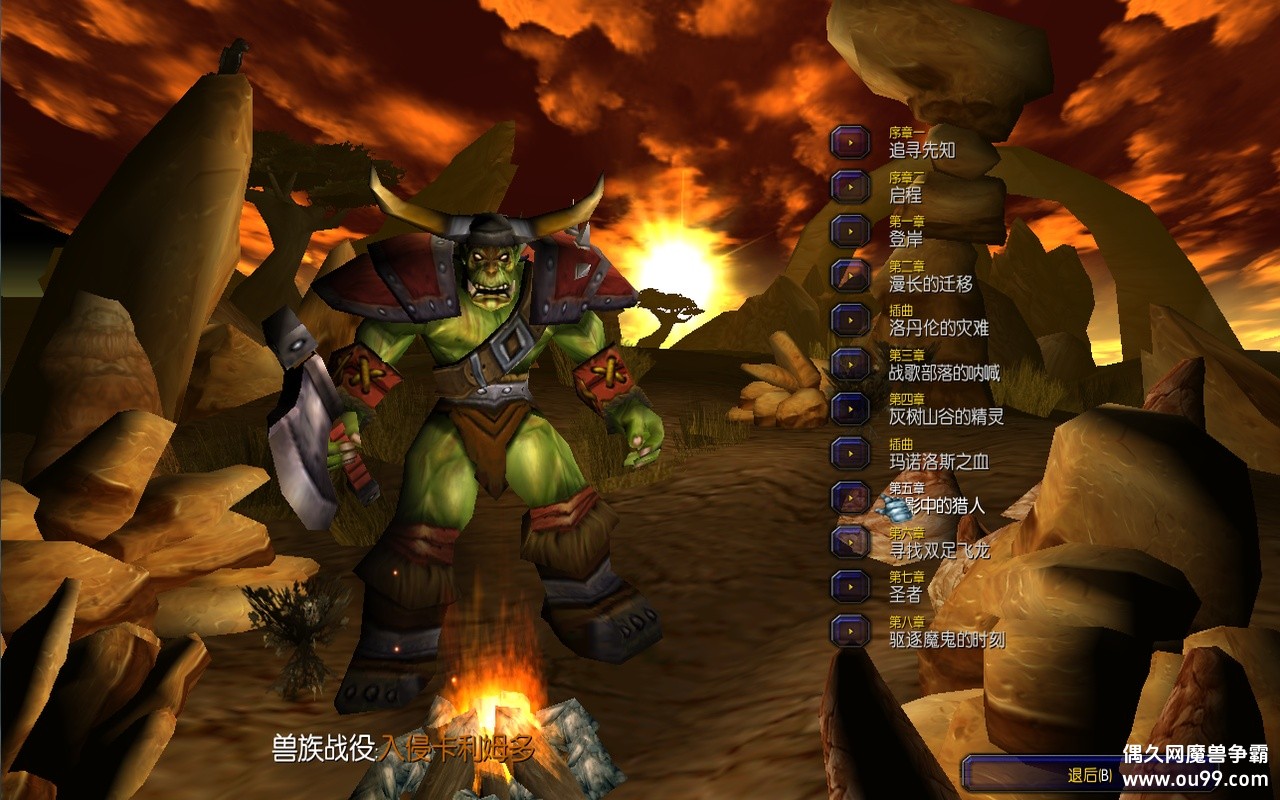
Task: Watch the interlude 洛丹伦的灾难
Action: click(x=850, y=319)
